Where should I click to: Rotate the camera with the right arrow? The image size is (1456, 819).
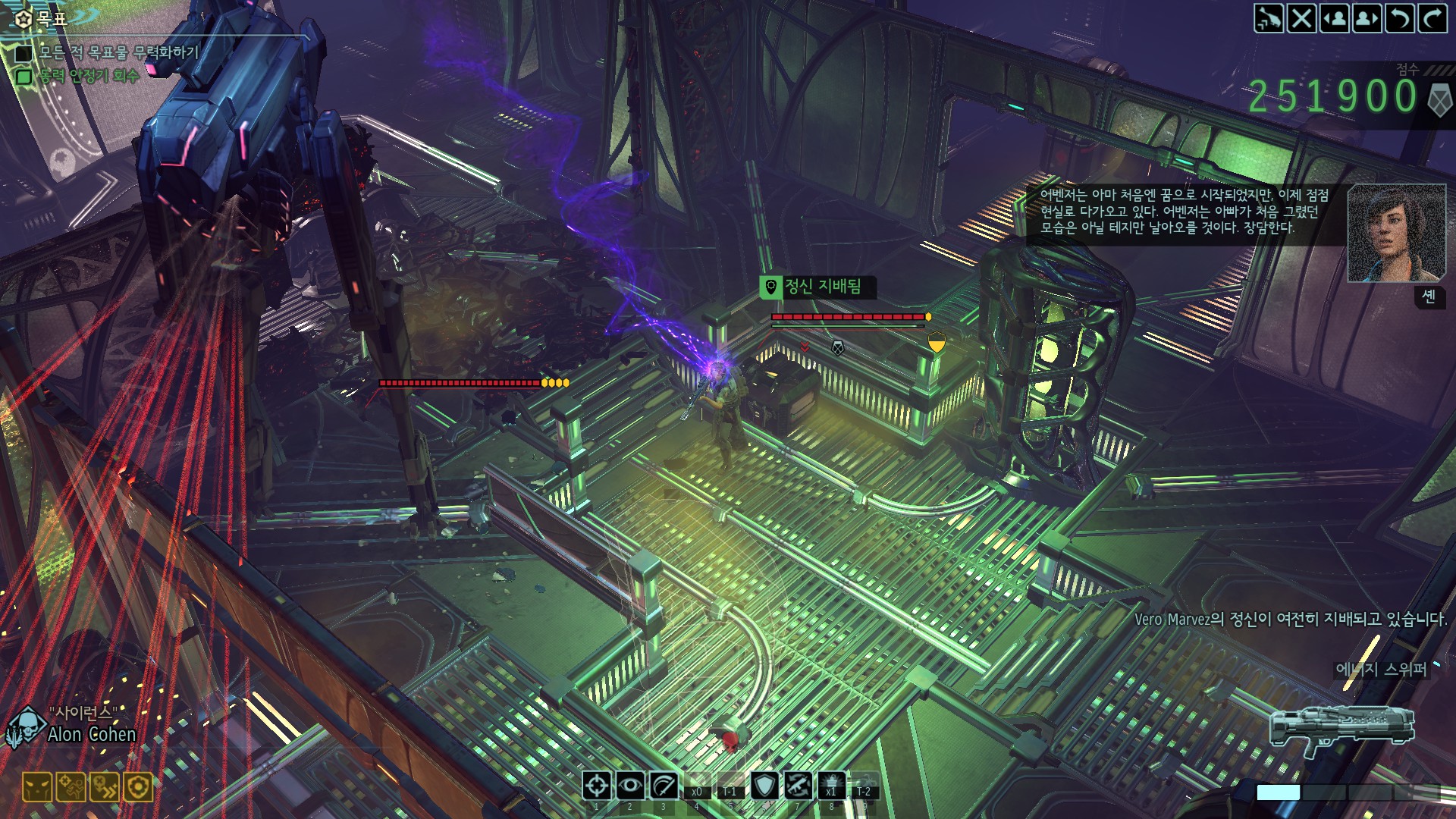[x=1432, y=18]
